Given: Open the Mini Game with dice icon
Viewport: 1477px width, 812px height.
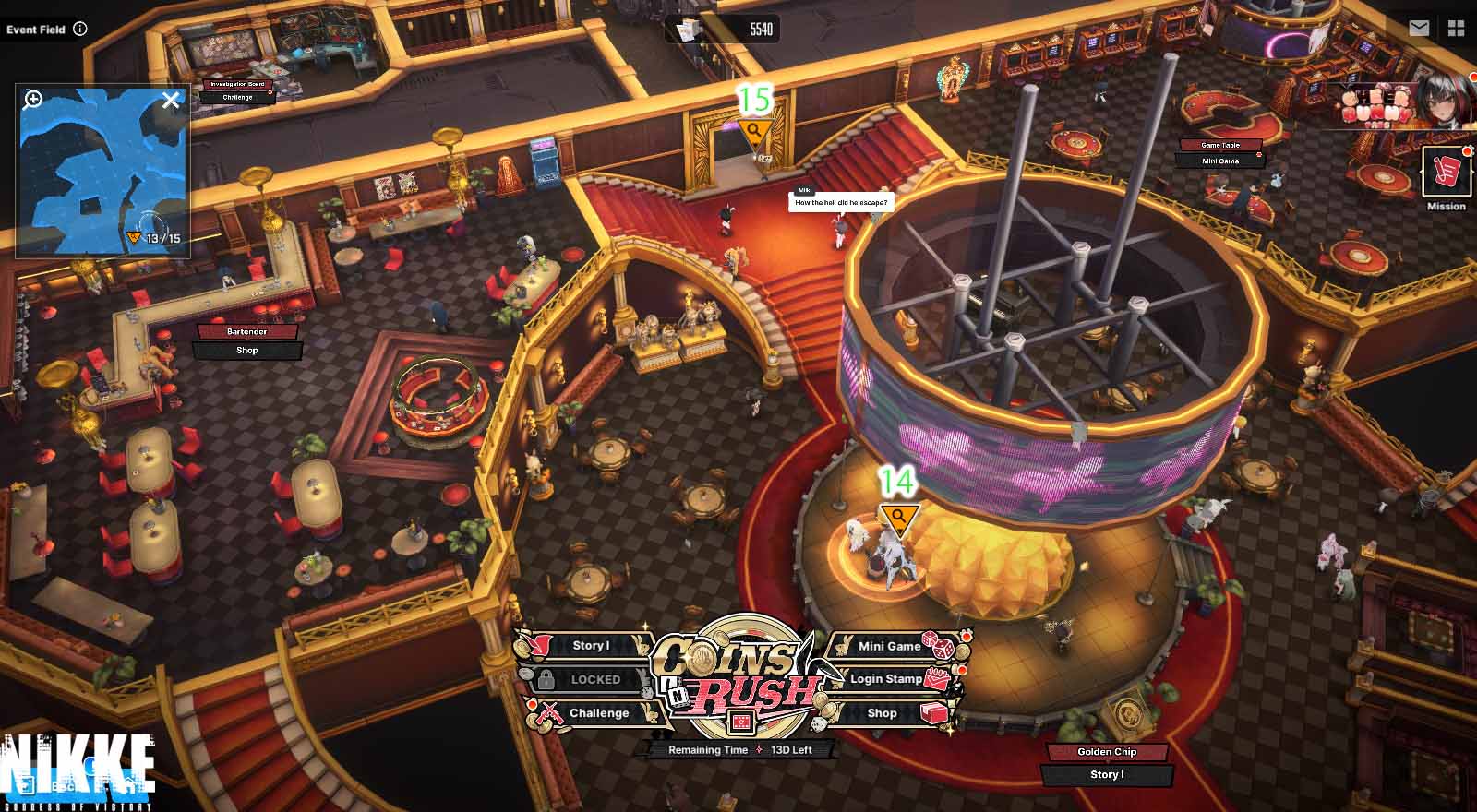Looking at the screenshot, I should [x=890, y=646].
